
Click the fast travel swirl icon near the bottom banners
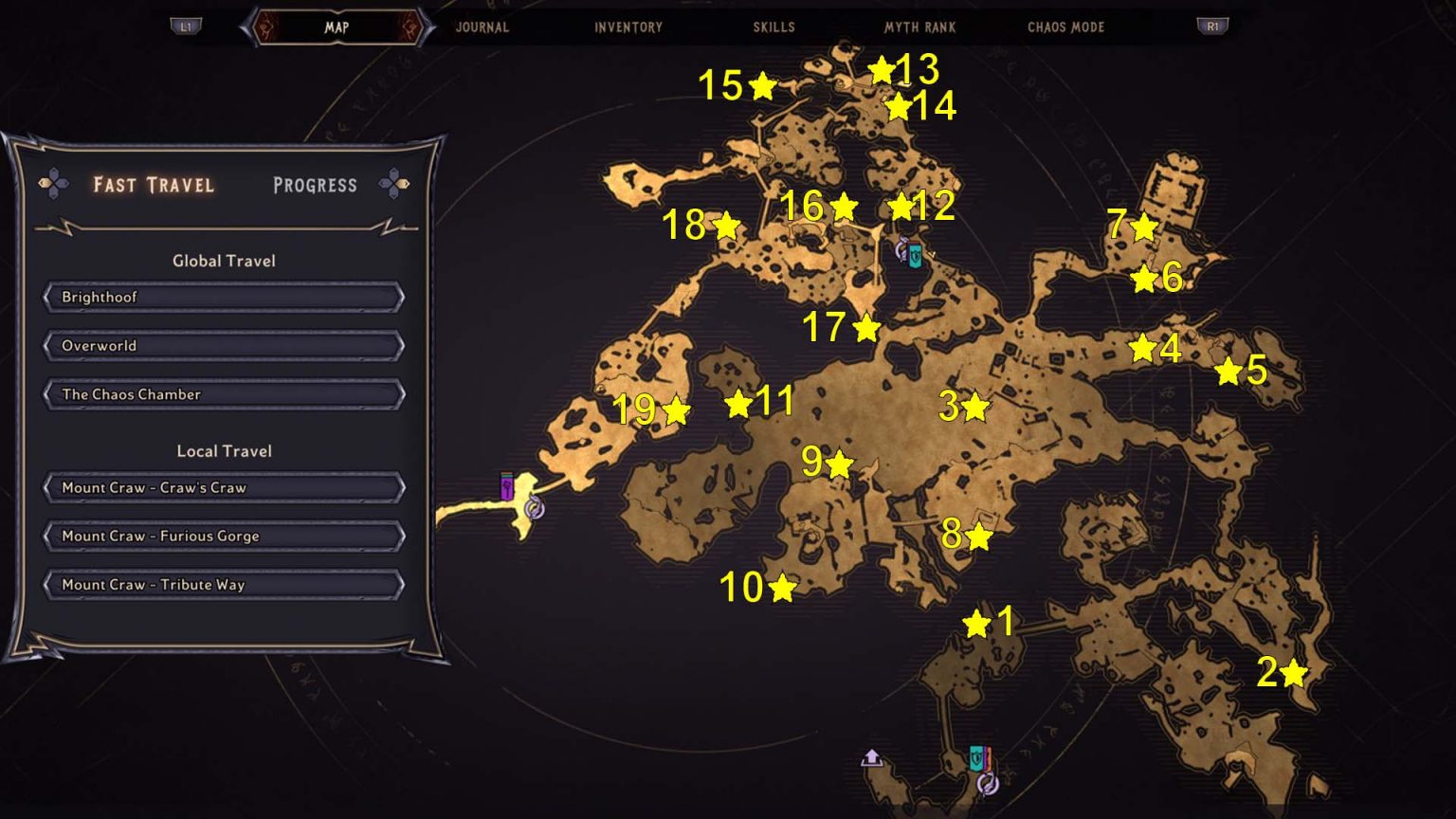(x=987, y=784)
